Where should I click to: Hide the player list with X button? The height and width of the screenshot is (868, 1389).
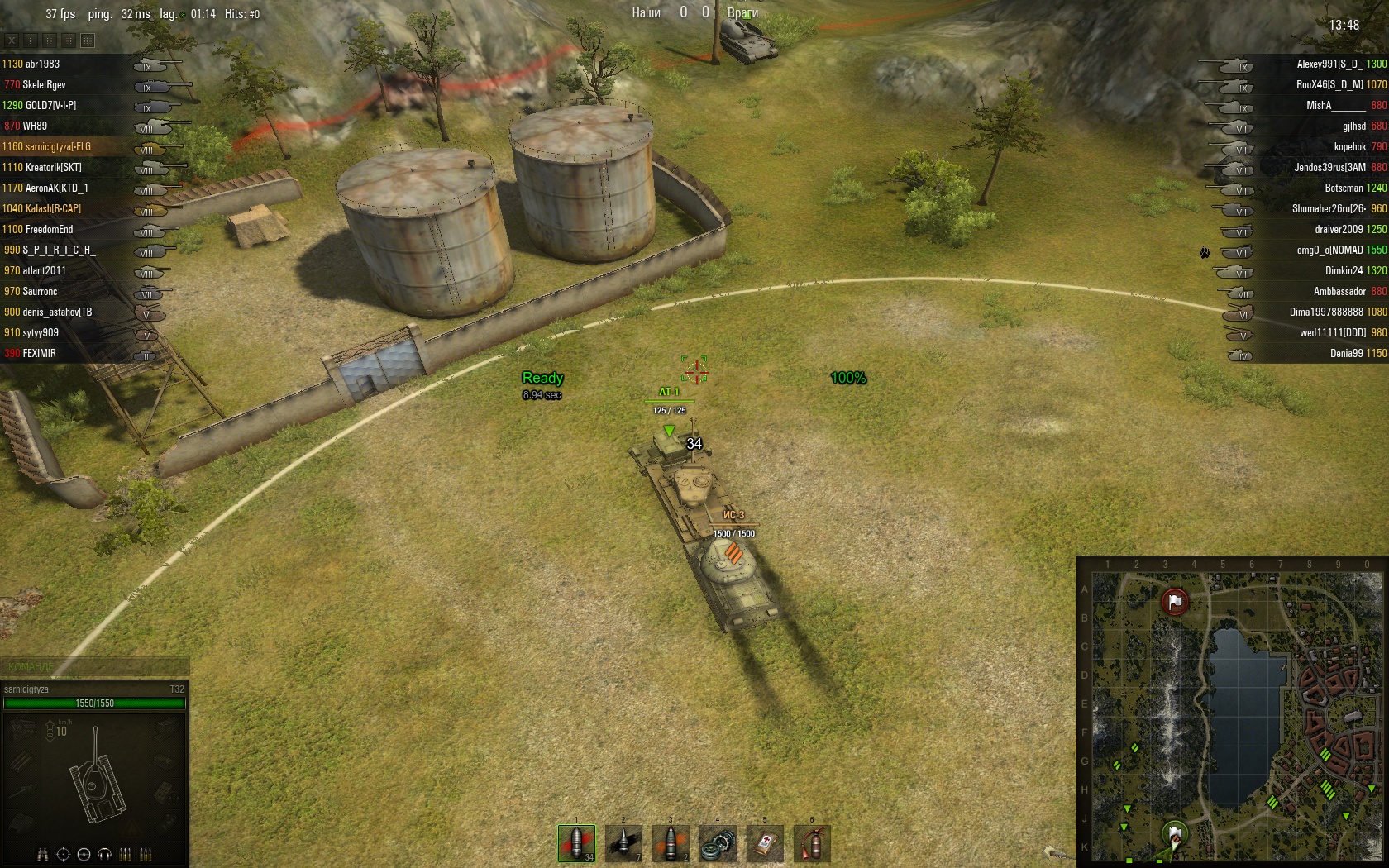tap(12, 41)
